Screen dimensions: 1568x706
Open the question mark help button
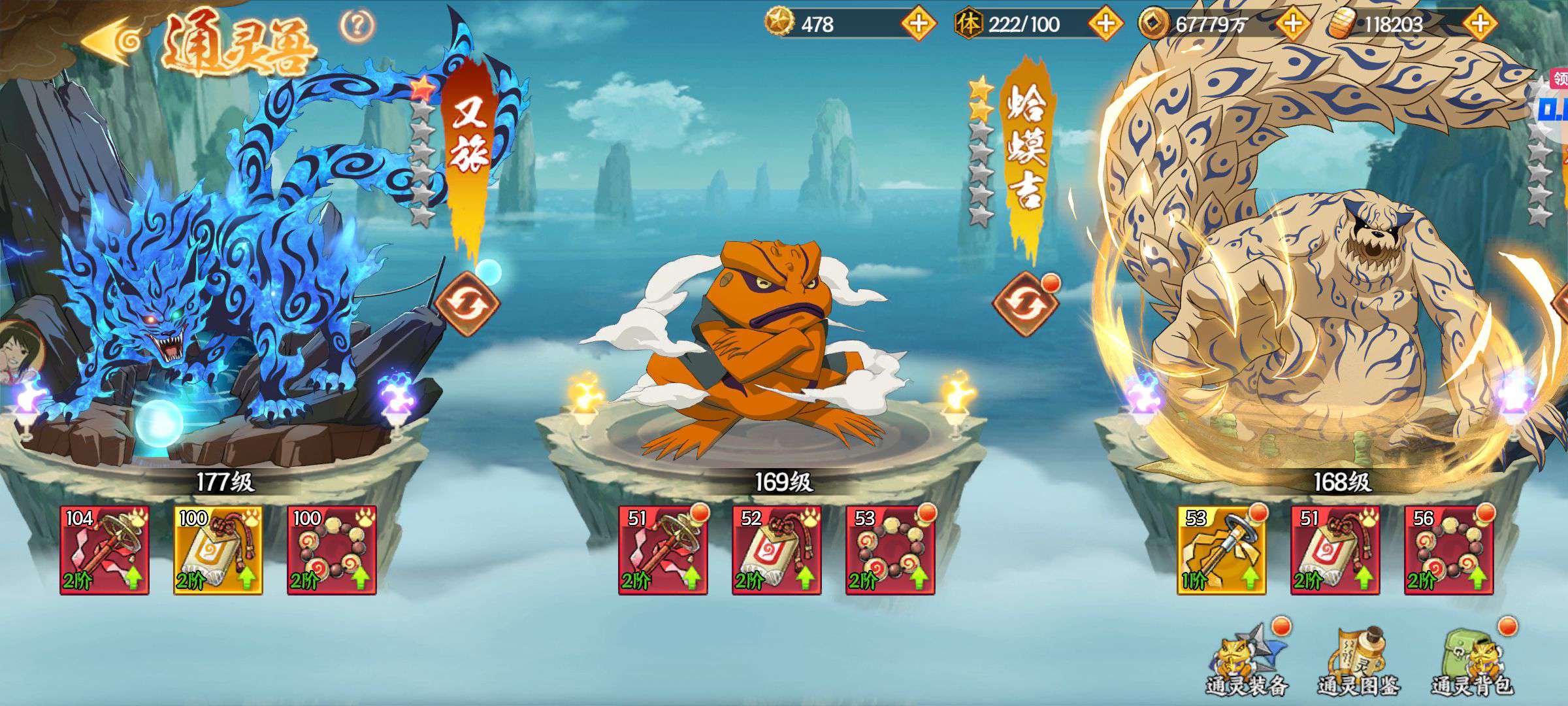[357, 26]
